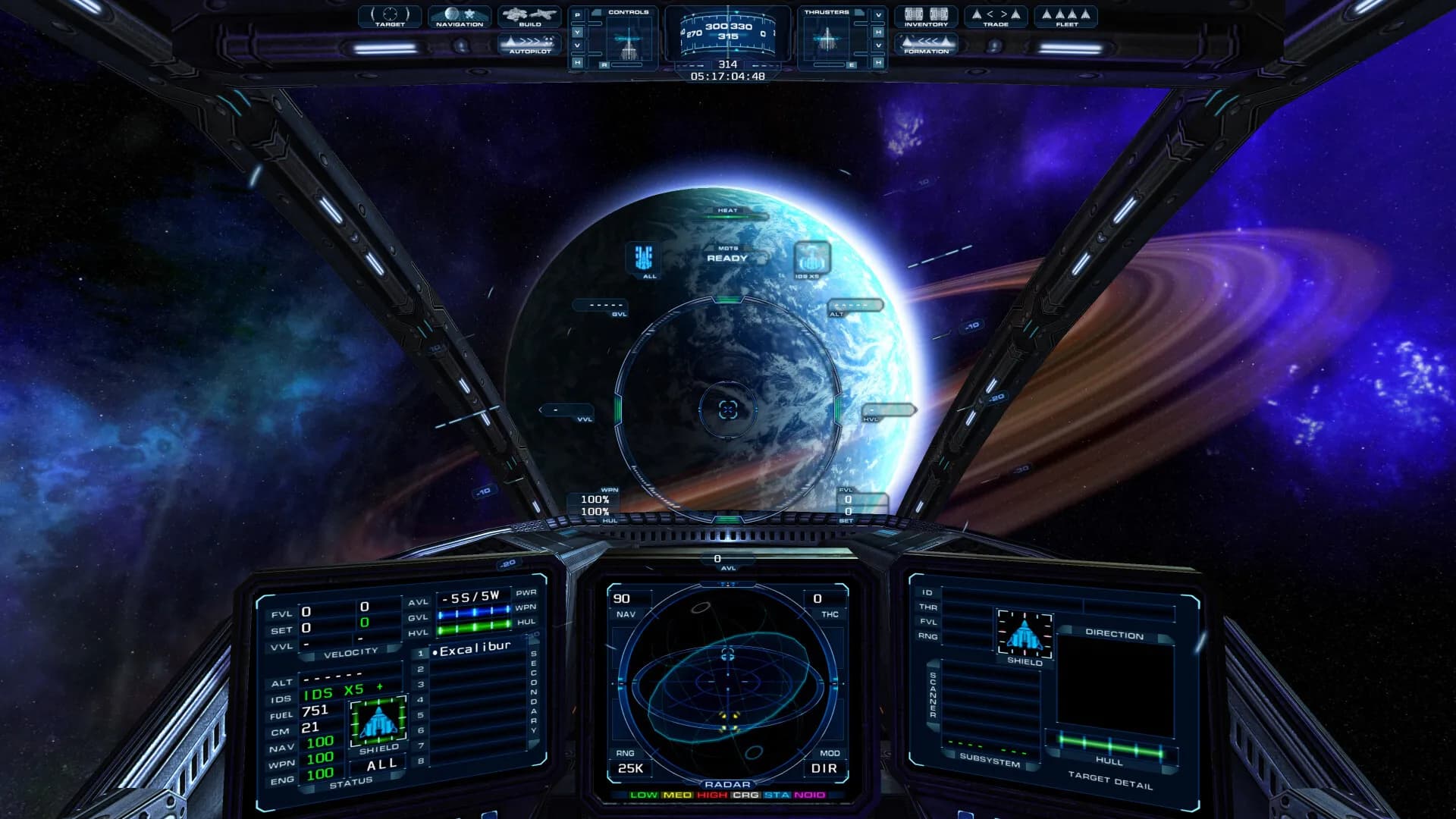Image resolution: width=1456 pixels, height=819 pixels.
Task: Open the Trade console
Action: tap(996, 17)
